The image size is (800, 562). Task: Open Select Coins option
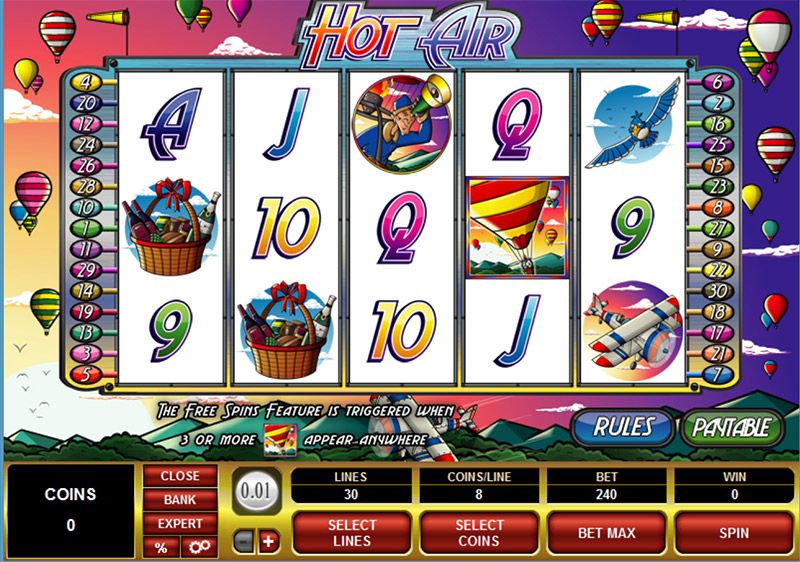479,532
